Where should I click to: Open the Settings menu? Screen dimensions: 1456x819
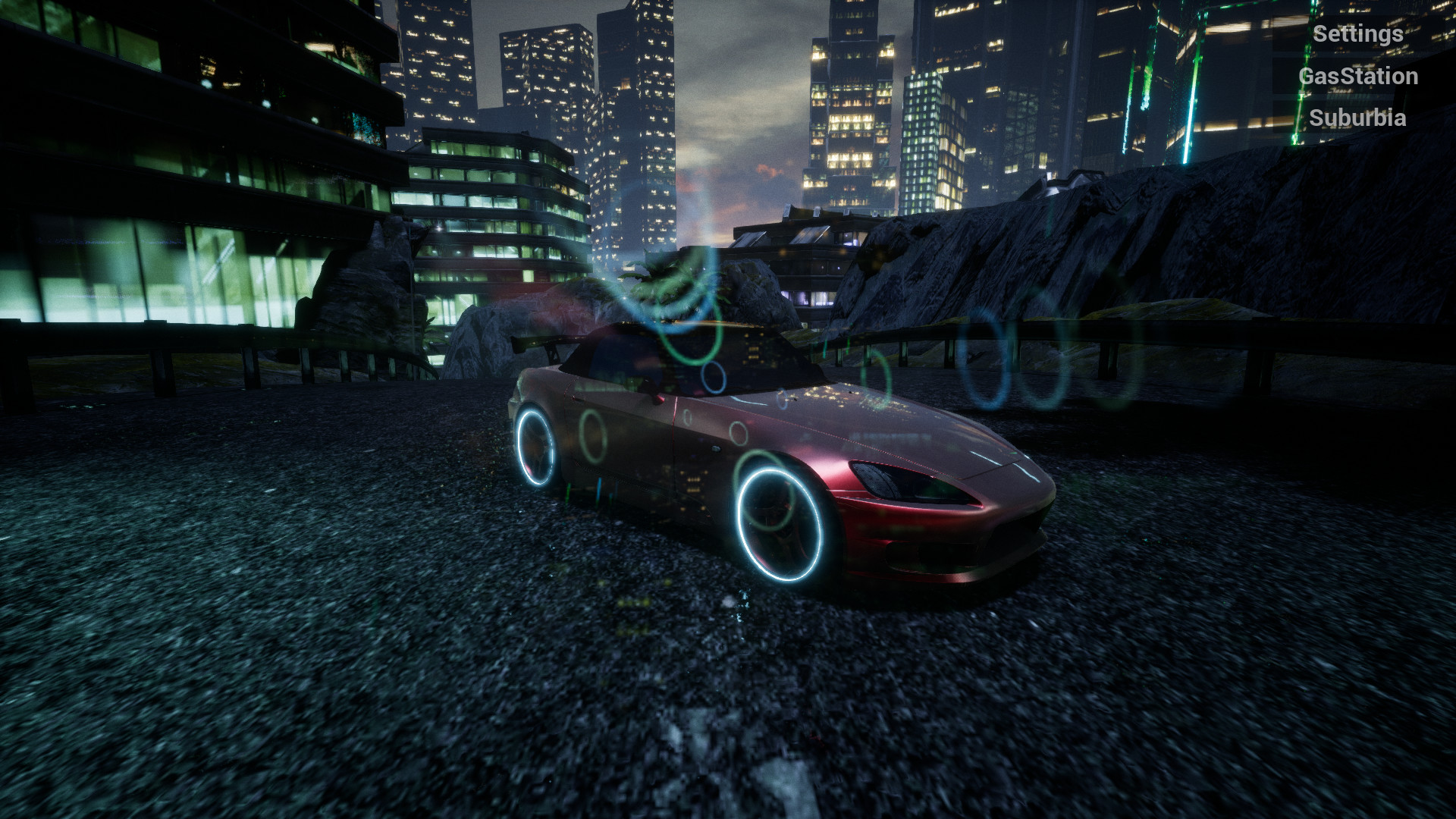coord(1358,33)
